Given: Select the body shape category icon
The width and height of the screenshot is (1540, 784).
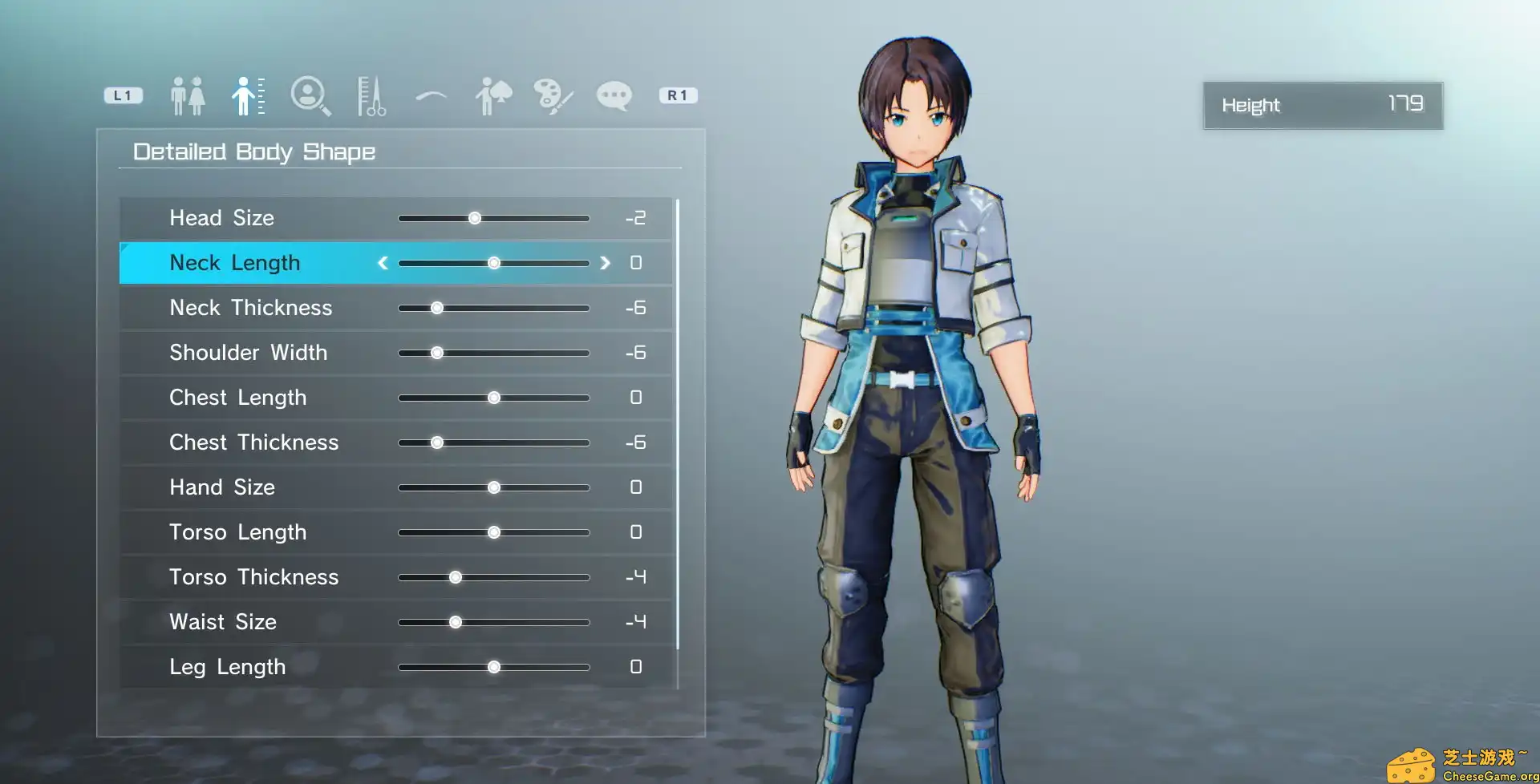Looking at the screenshot, I should tap(247, 94).
